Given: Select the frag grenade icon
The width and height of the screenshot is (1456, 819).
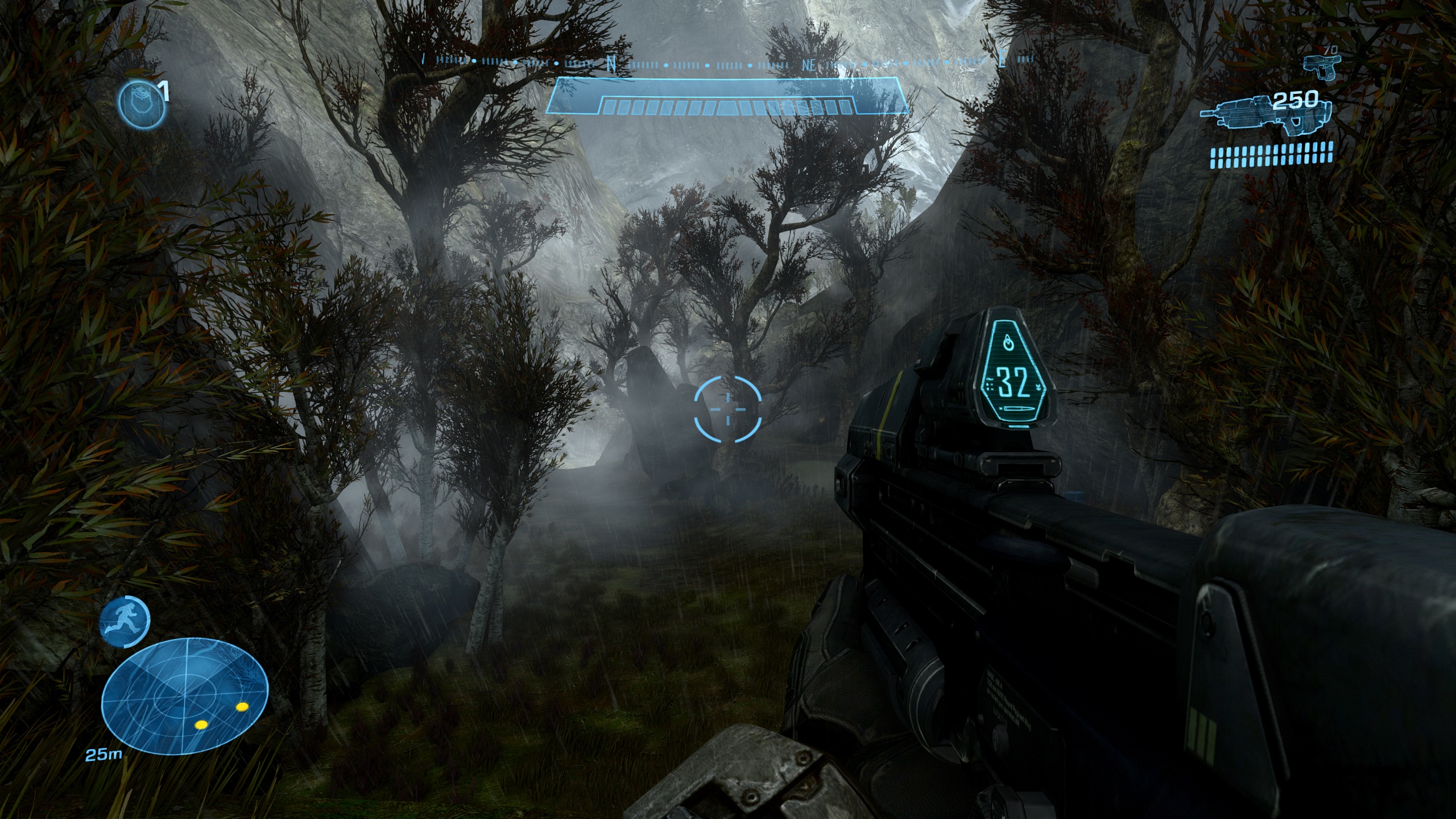Looking at the screenshot, I should pyautogui.click(x=141, y=102).
